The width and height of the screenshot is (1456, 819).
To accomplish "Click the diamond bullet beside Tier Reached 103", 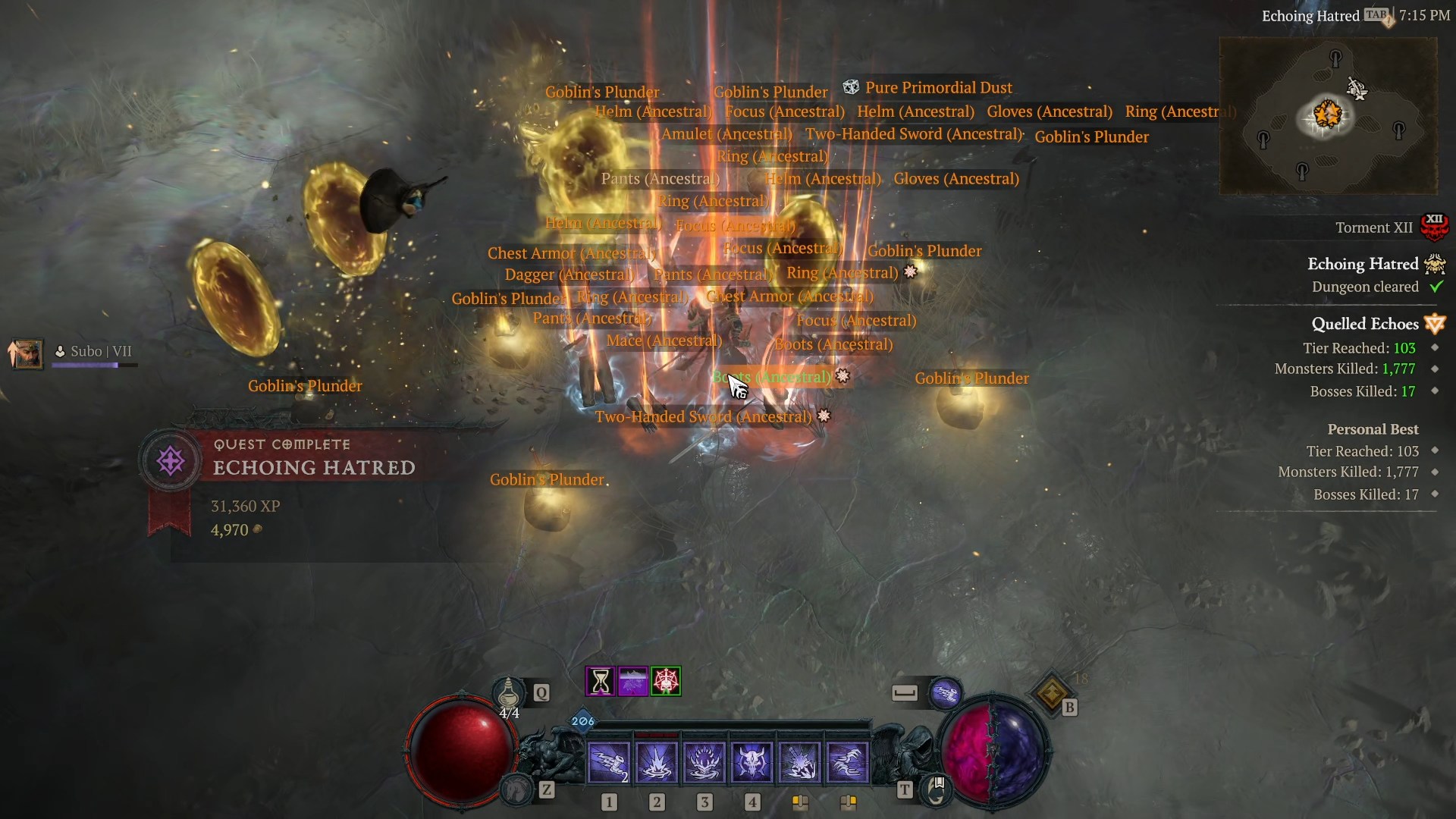I will [1433, 348].
